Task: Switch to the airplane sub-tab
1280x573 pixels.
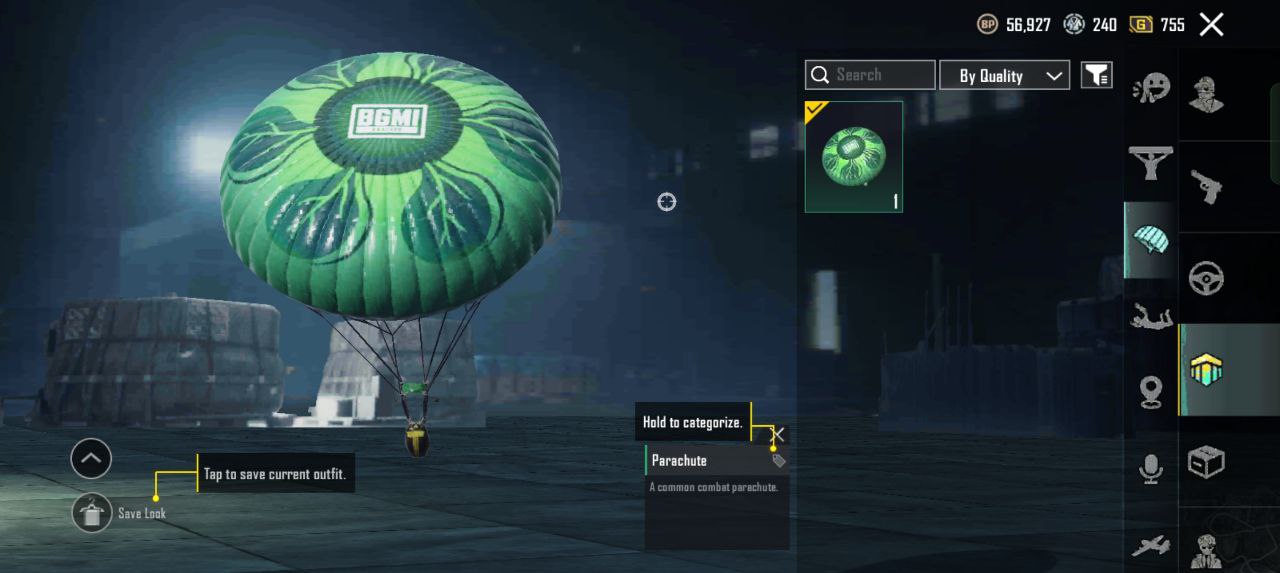Action: tap(1151, 546)
